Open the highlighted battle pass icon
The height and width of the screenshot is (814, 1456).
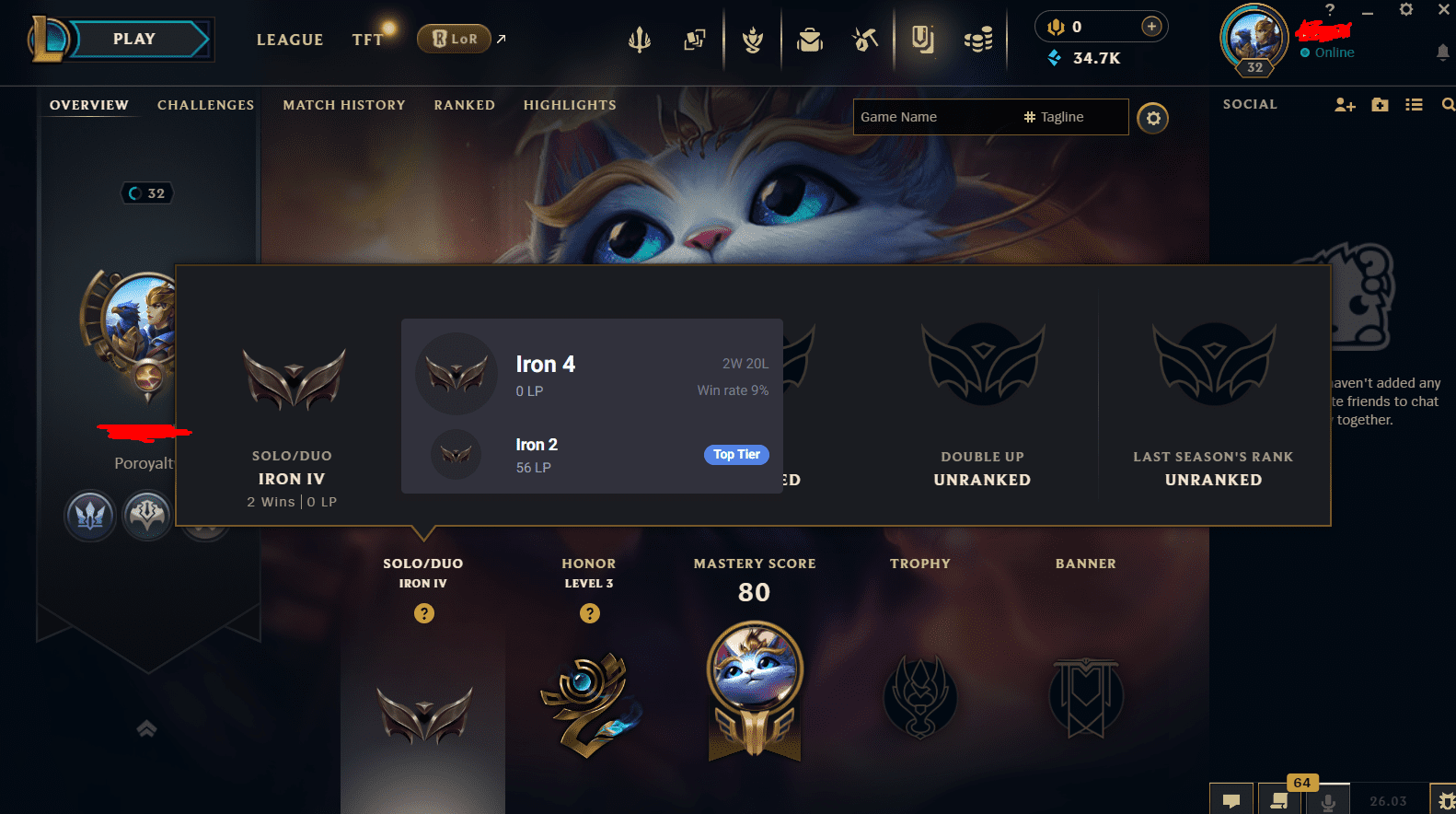click(x=923, y=39)
